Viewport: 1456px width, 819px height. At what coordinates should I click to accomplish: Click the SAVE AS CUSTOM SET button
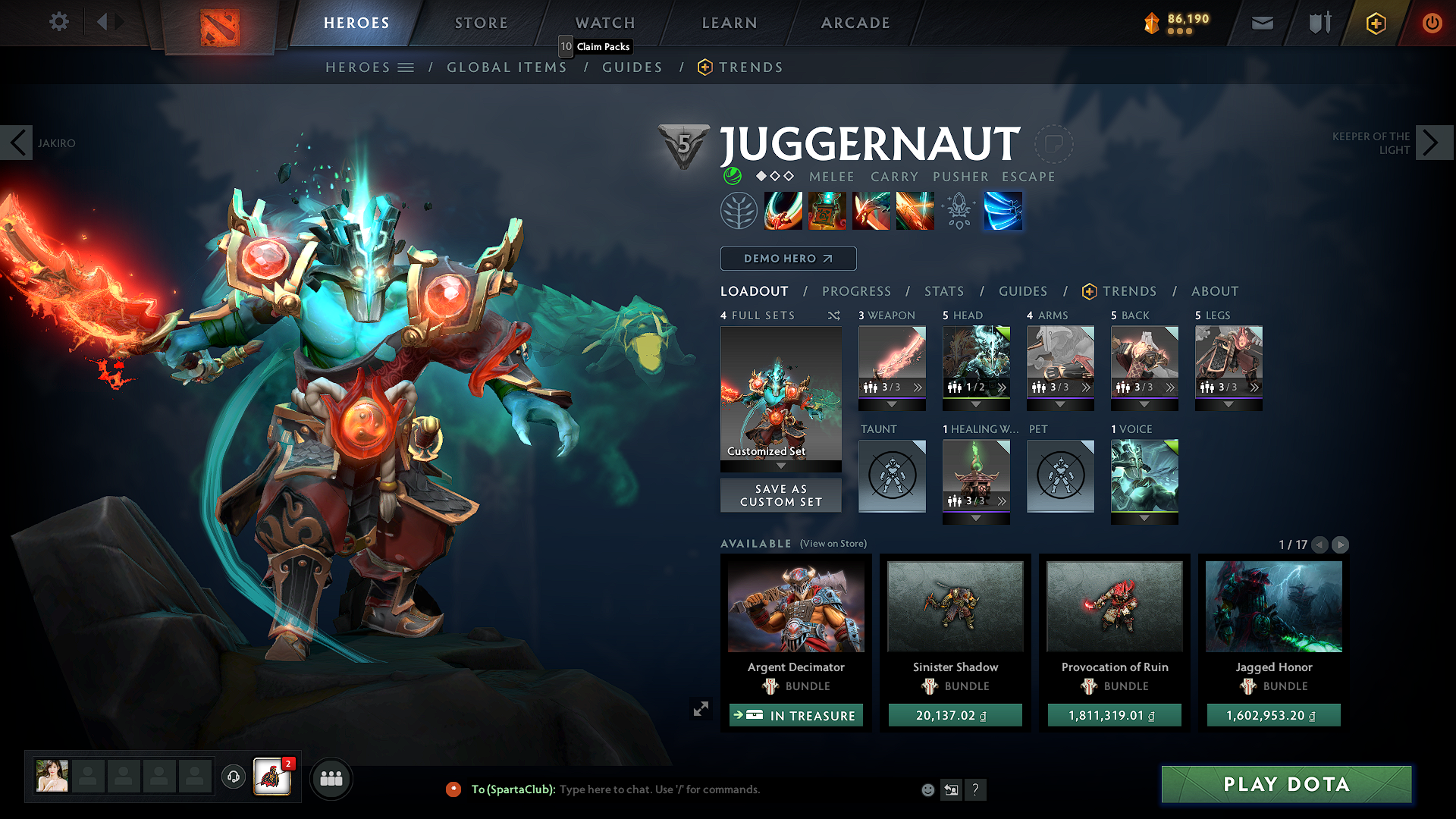pyautogui.click(x=780, y=495)
